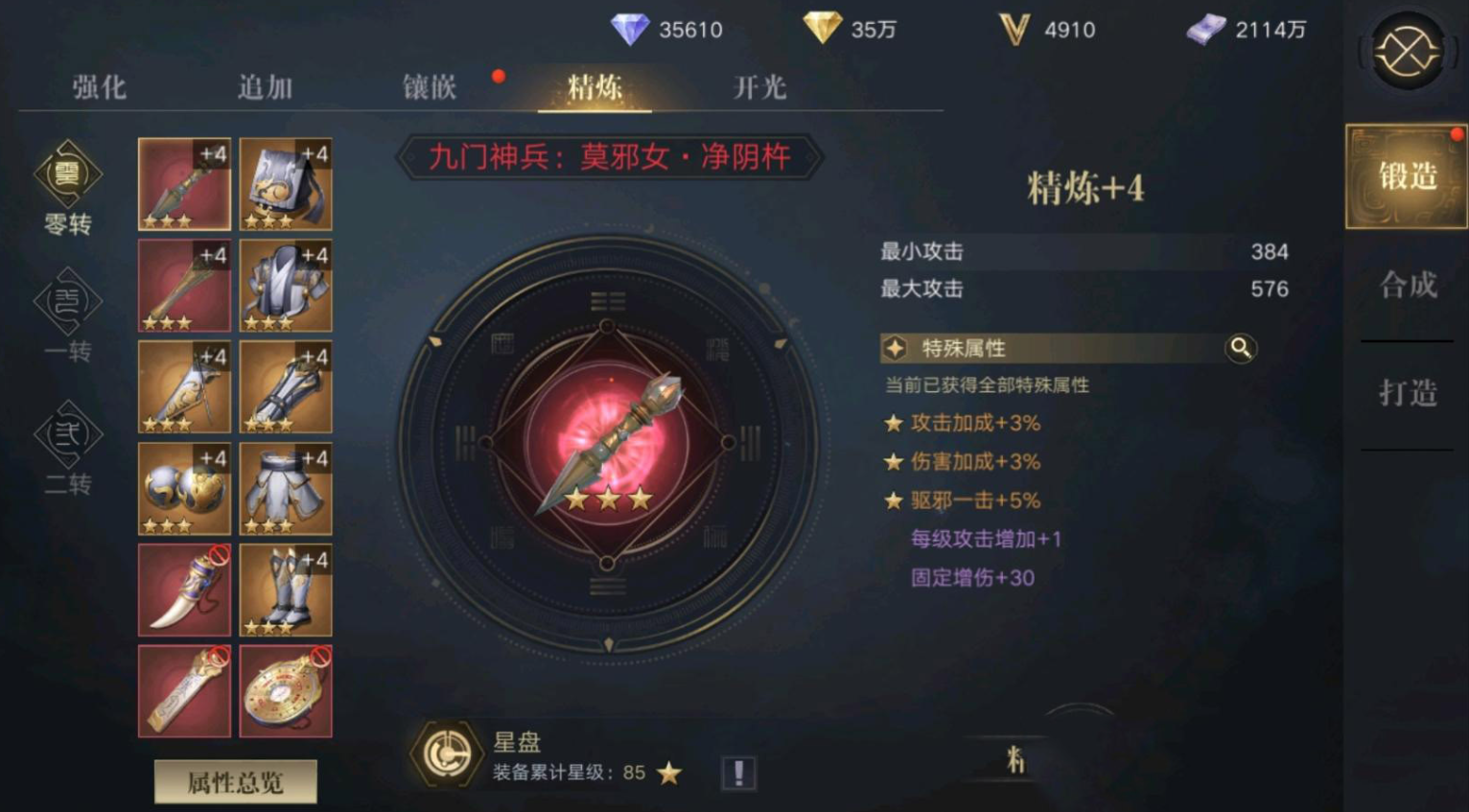Select the dagger thumbnail with red mark
Screen dimensions: 1469x812
pyautogui.click(x=184, y=590)
